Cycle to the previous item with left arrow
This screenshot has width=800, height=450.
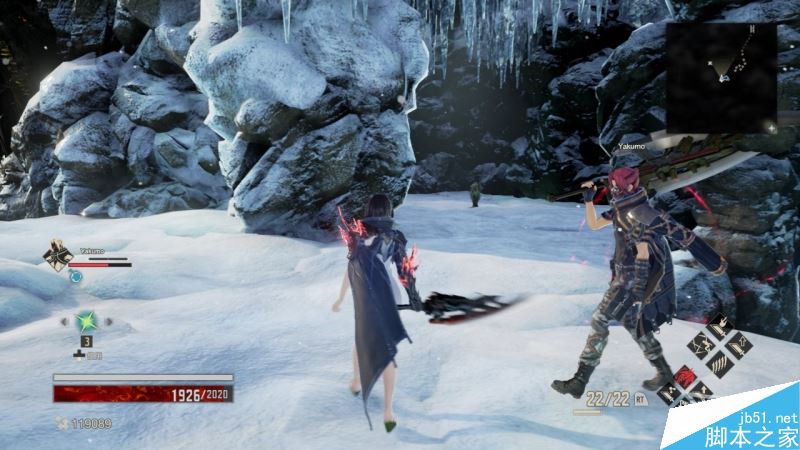pos(63,322)
